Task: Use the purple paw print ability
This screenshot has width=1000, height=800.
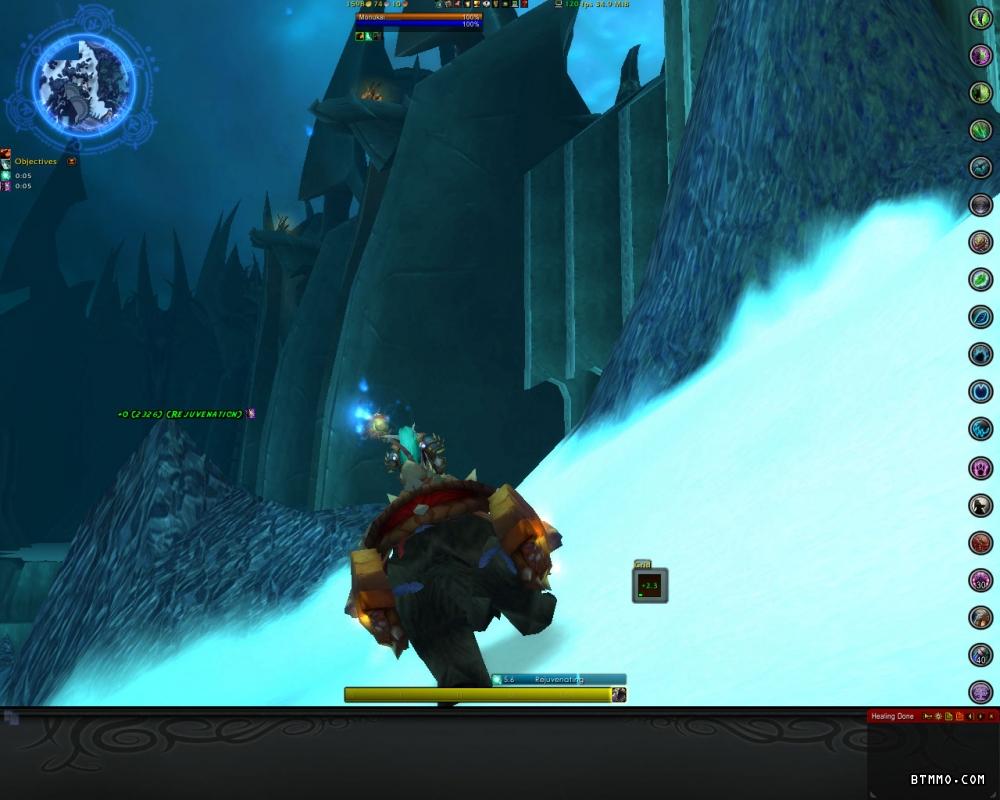Action: (x=981, y=467)
